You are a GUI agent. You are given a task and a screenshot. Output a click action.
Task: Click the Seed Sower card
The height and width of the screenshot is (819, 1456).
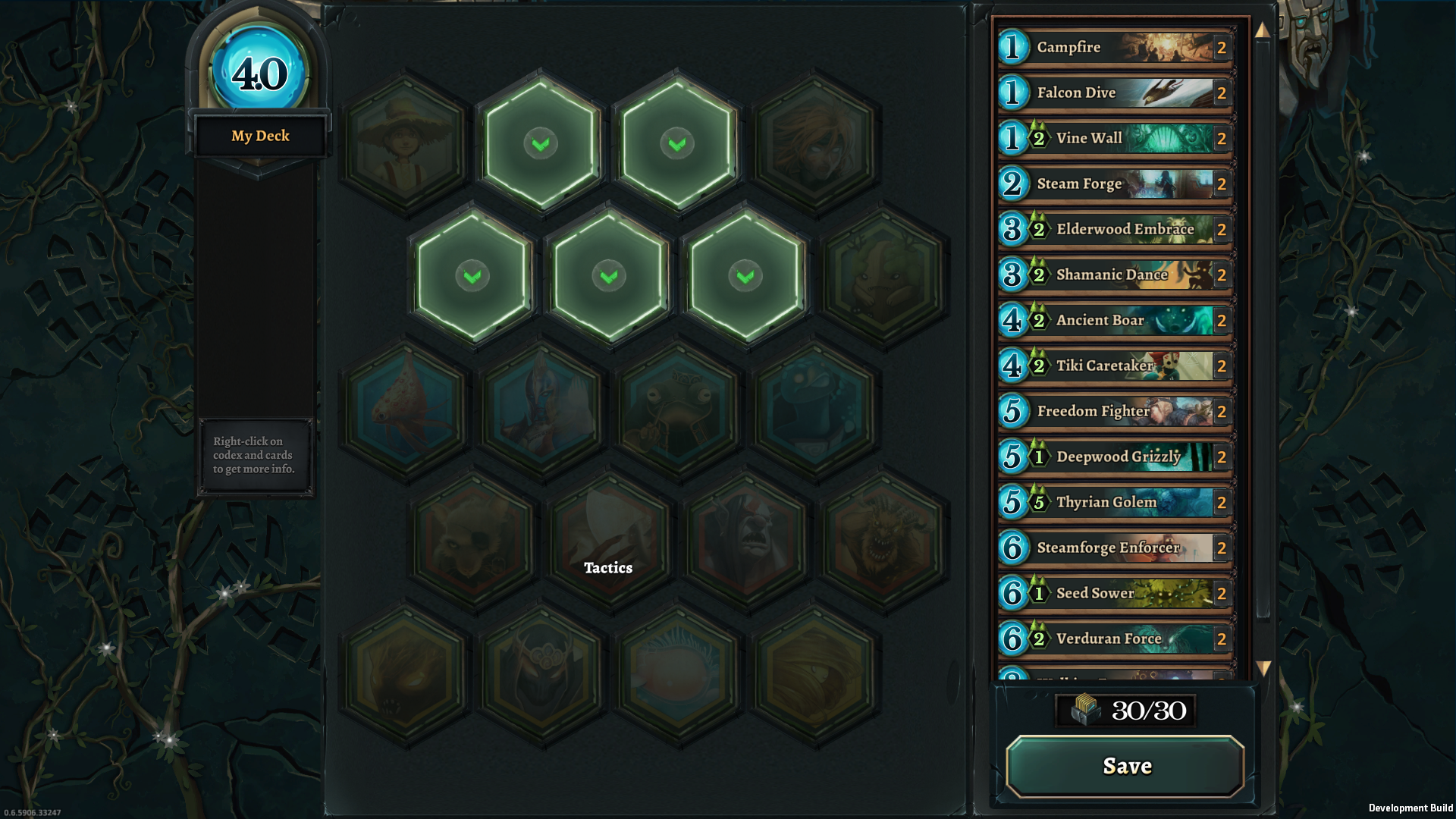[1115, 593]
